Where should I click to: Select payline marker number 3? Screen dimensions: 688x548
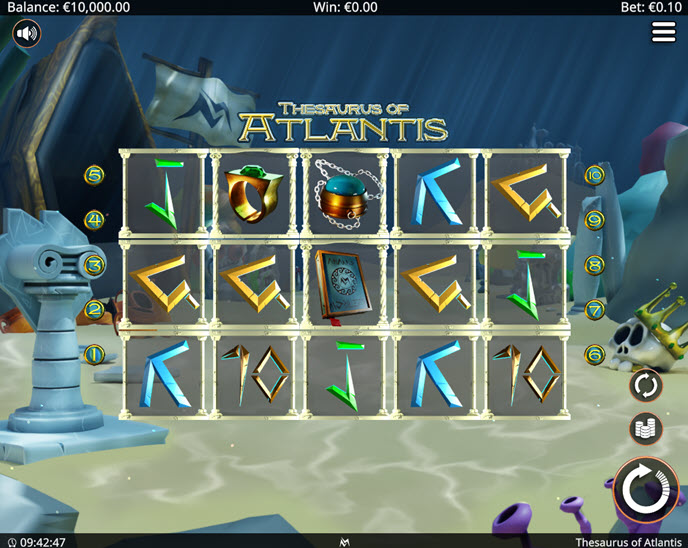tap(95, 265)
